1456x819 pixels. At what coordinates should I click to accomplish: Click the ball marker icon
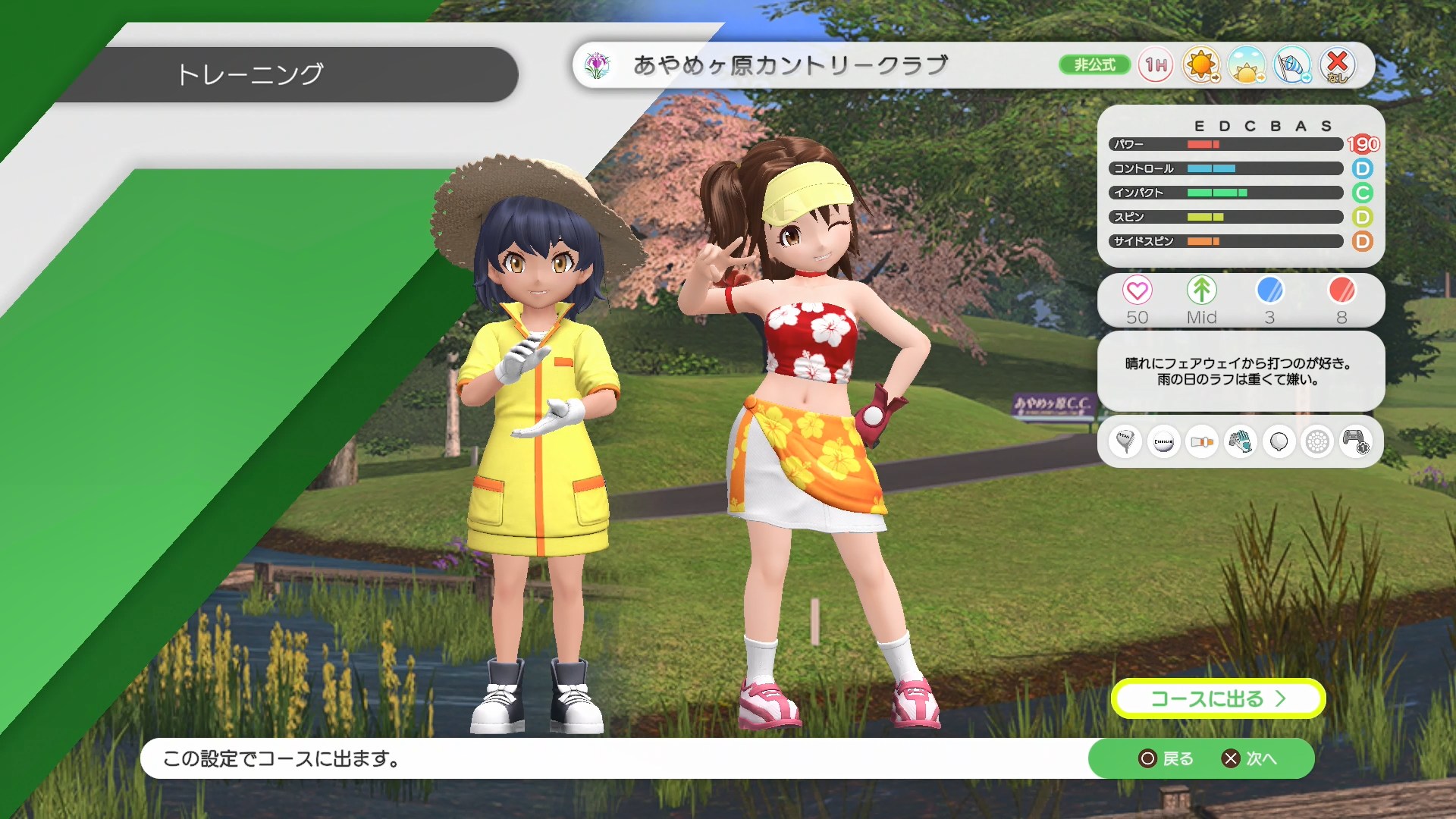coord(1280,441)
